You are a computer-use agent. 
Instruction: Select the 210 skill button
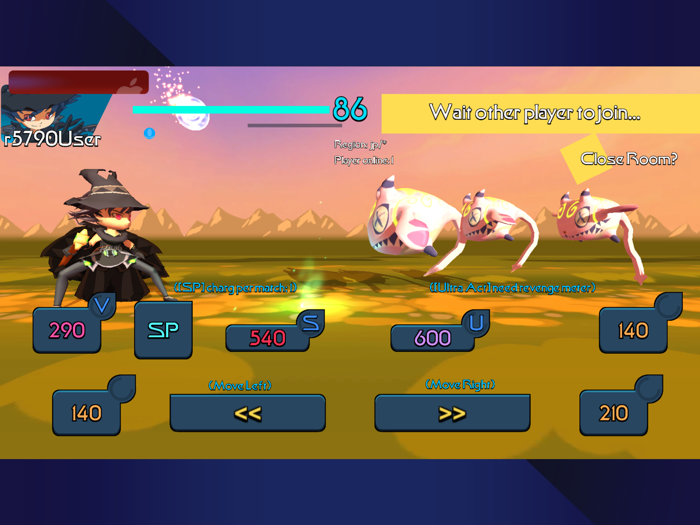[x=614, y=412]
